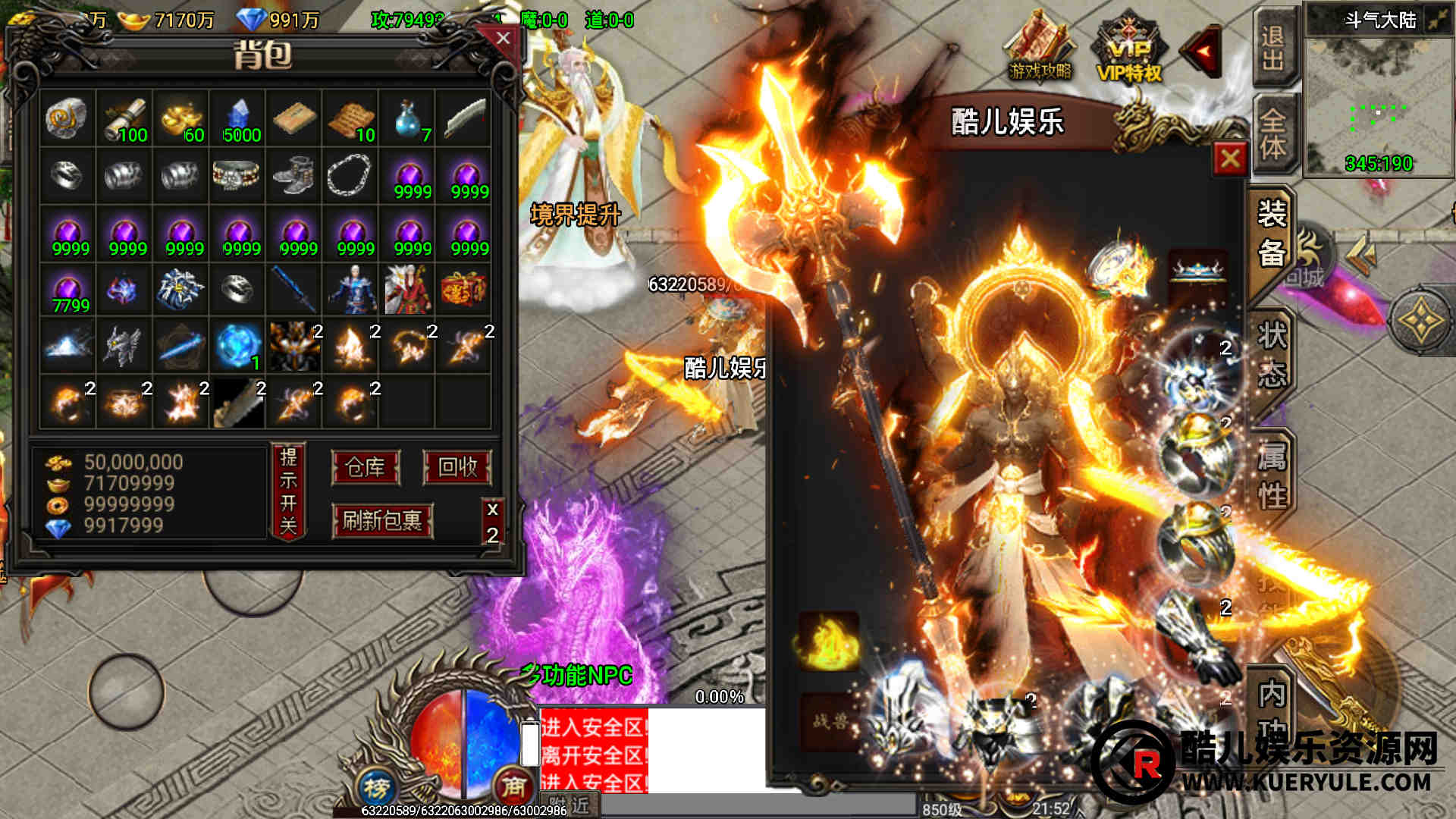1456x819 pixels.
Task: Select the blue crystal stack of 5000
Action: (239, 119)
